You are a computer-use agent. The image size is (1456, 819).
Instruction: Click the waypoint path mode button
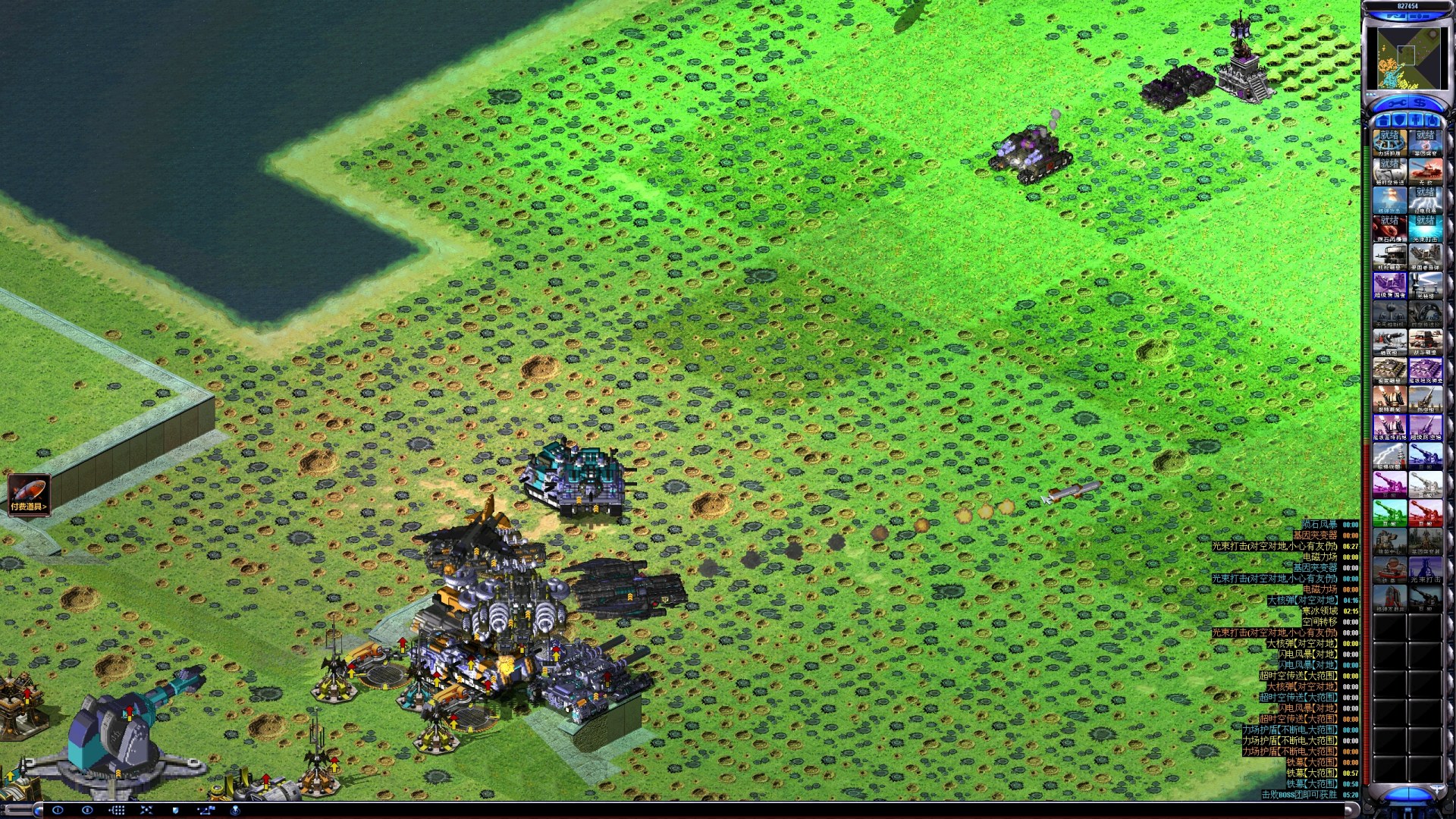pos(206,810)
